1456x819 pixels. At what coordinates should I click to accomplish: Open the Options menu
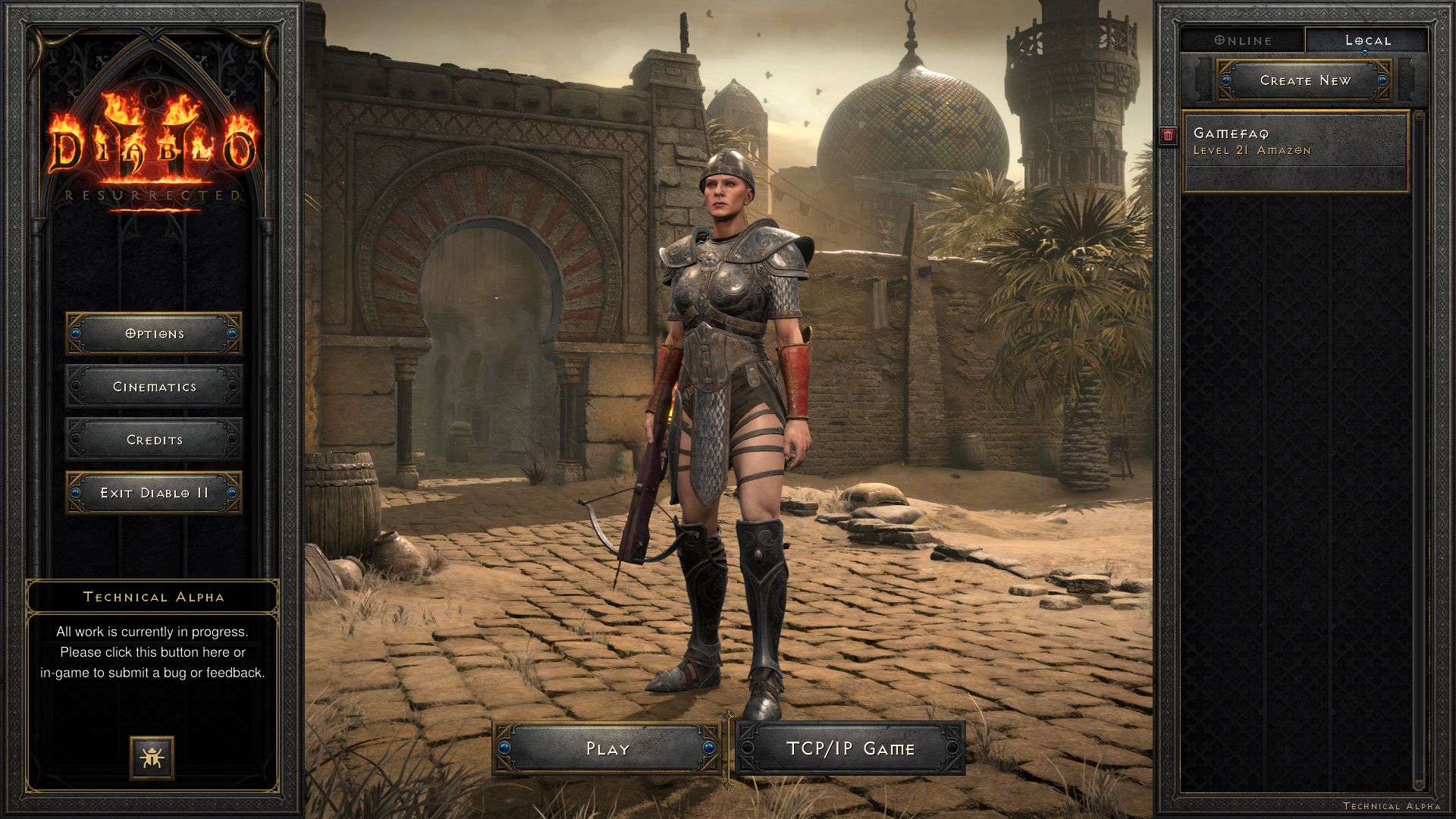click(x=154, y=334)
